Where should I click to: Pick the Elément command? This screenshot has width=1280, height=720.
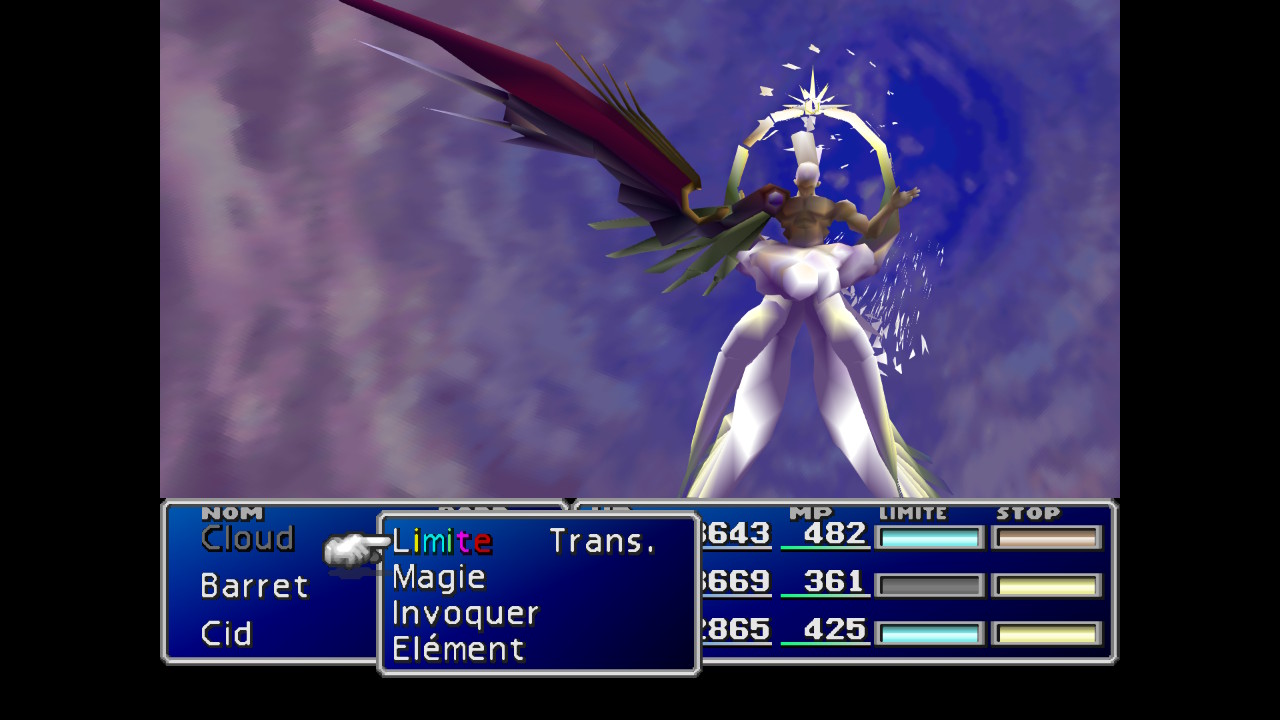click(x=458, y=650)
